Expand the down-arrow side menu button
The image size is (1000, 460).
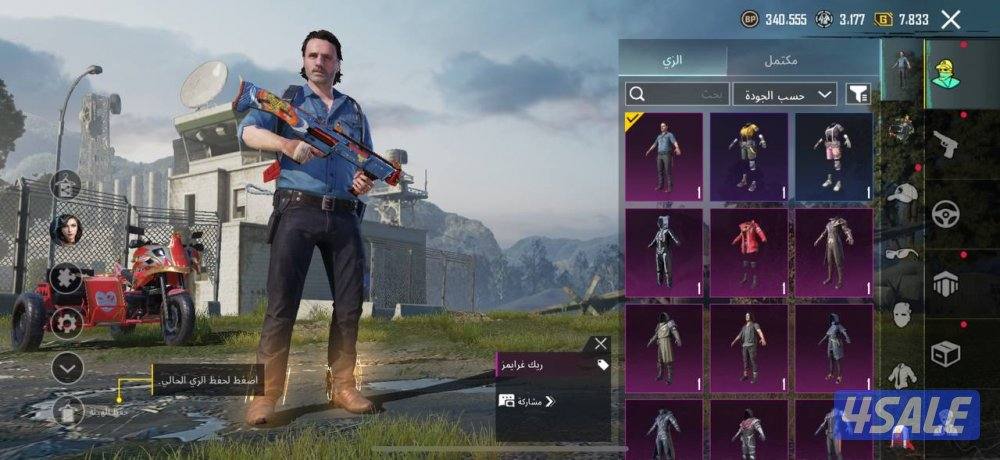click(x=67, y=368)
